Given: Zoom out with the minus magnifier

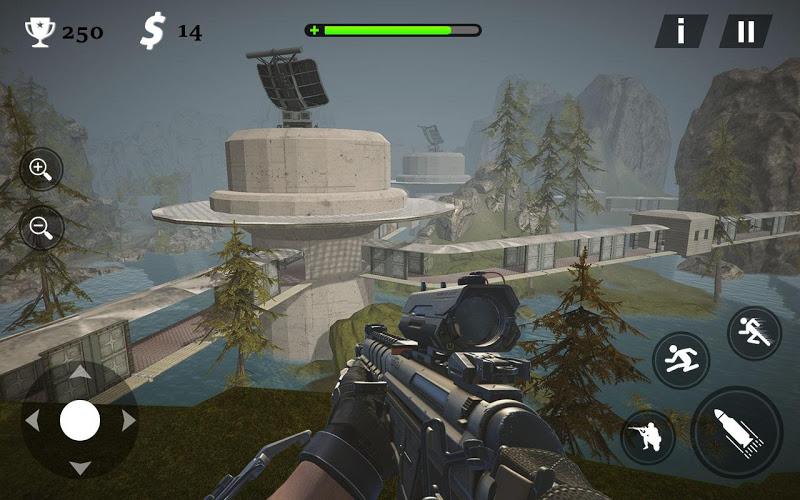Looking at the screenshot, I should pos(41,227).
